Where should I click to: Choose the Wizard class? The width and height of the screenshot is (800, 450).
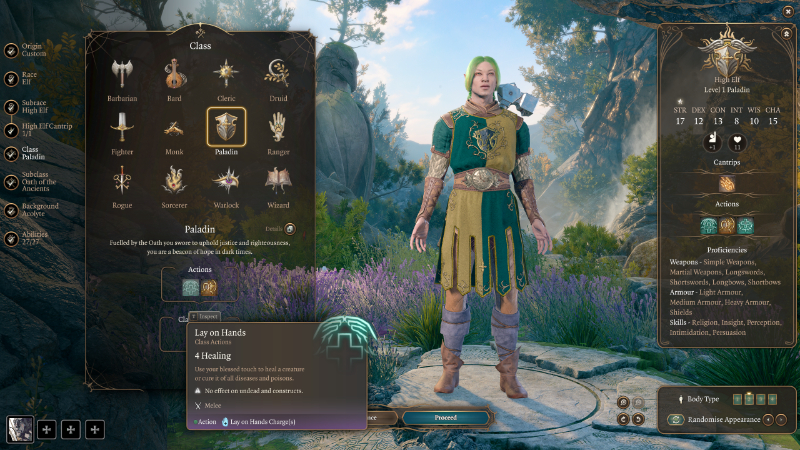click(277, 182)
